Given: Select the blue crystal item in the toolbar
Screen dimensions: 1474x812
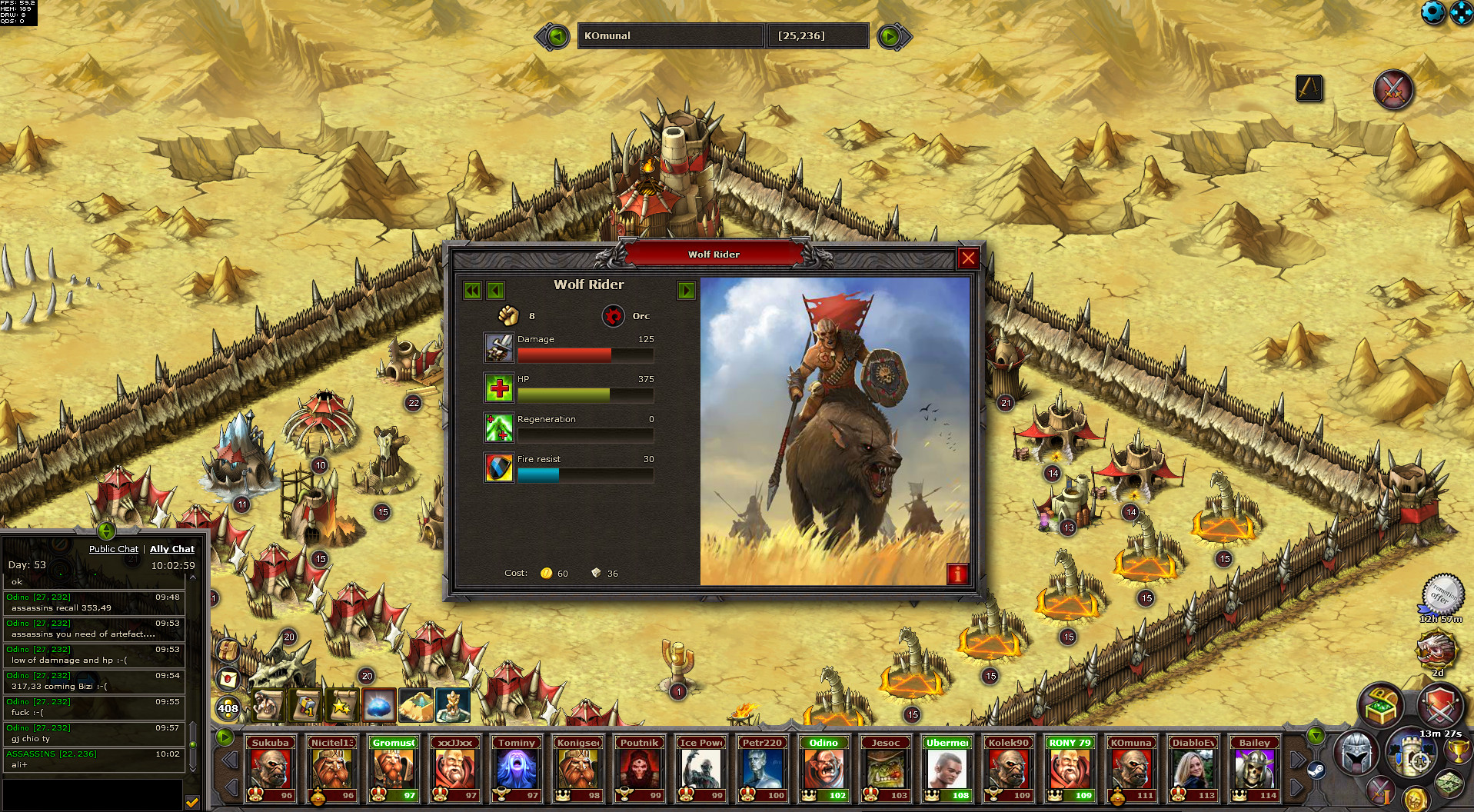Looking at the screenshot, I should pyautogui.click(x=379, y=706).
